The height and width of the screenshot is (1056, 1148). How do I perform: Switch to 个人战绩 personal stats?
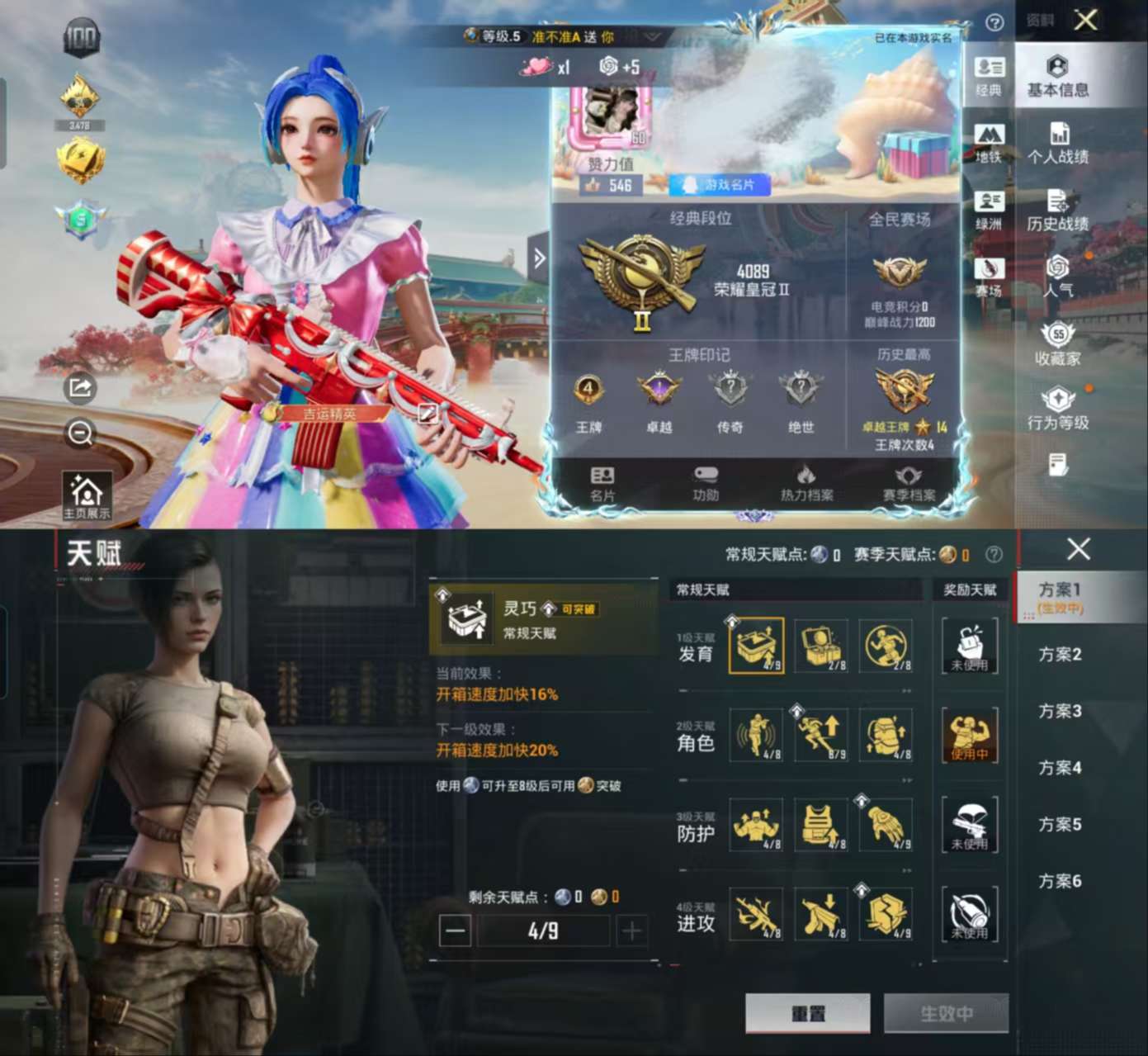click(x=1057, y=144)
